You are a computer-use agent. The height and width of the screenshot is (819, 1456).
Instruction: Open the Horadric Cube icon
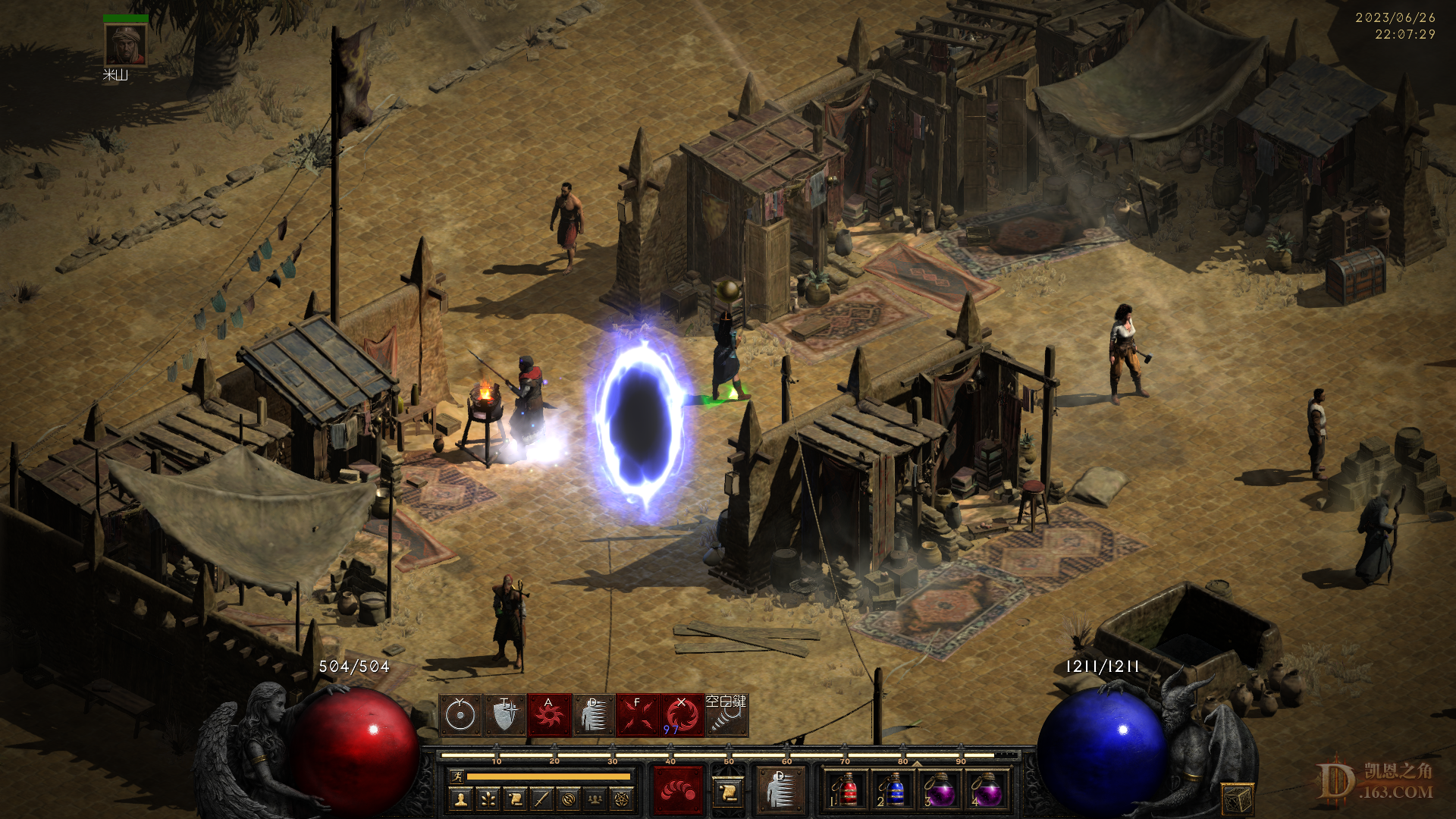(1237, 799)
